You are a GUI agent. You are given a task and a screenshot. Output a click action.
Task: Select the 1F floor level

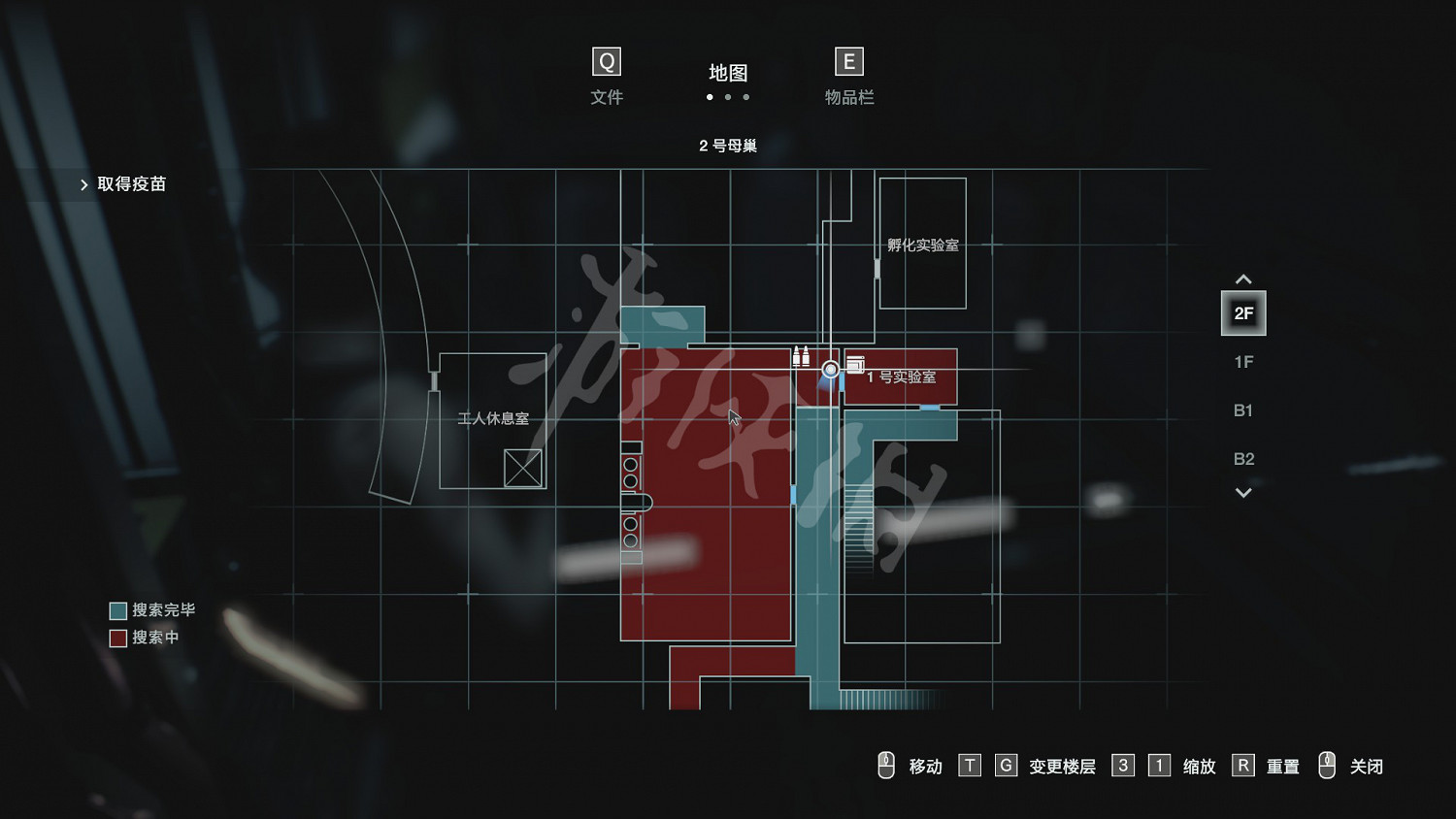[x=1243, y=361]
